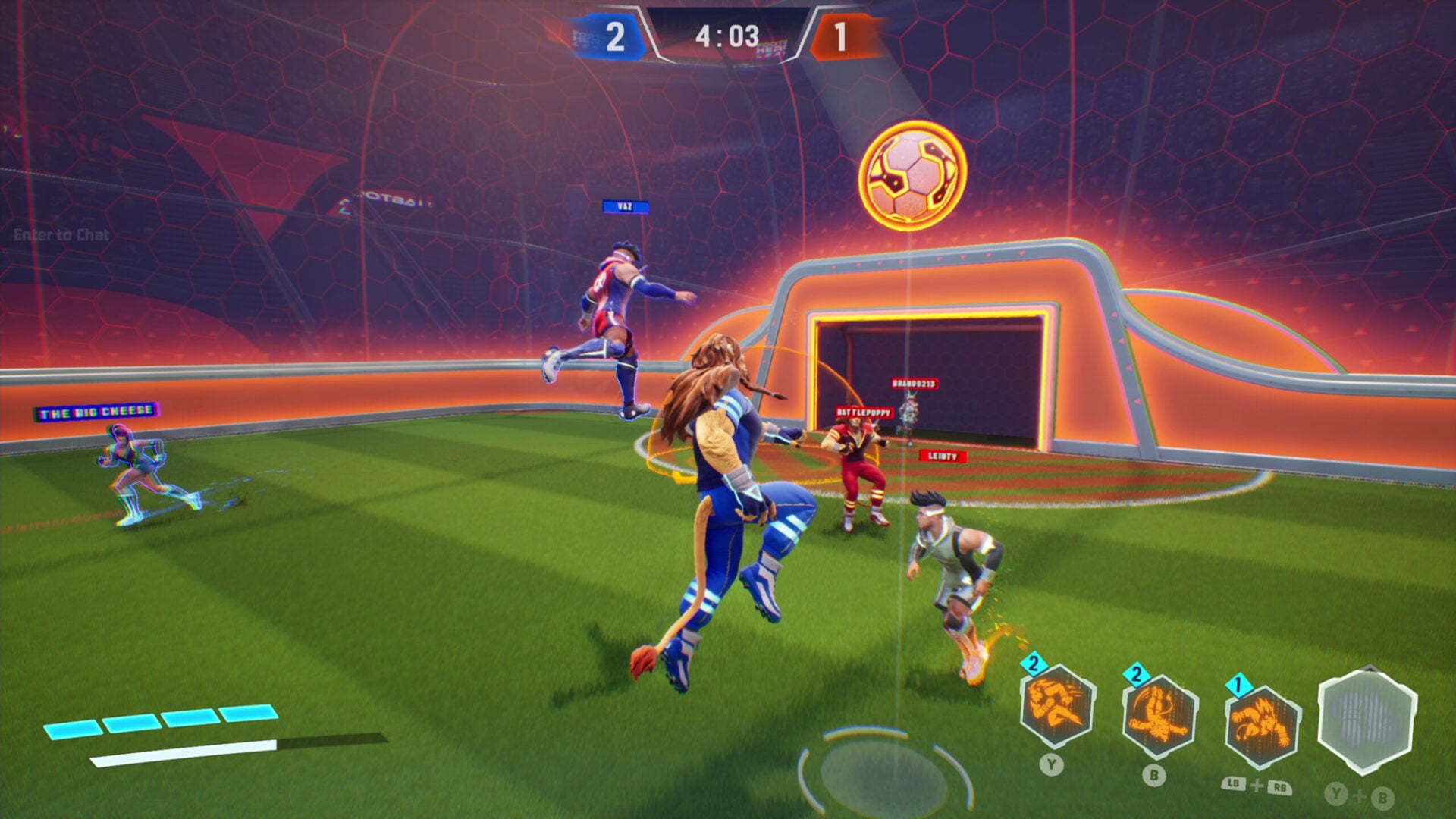This screenshot has height=819, width=1456.
Task: Expand the match timer panel showing 4:03
Action: (726, 35)
